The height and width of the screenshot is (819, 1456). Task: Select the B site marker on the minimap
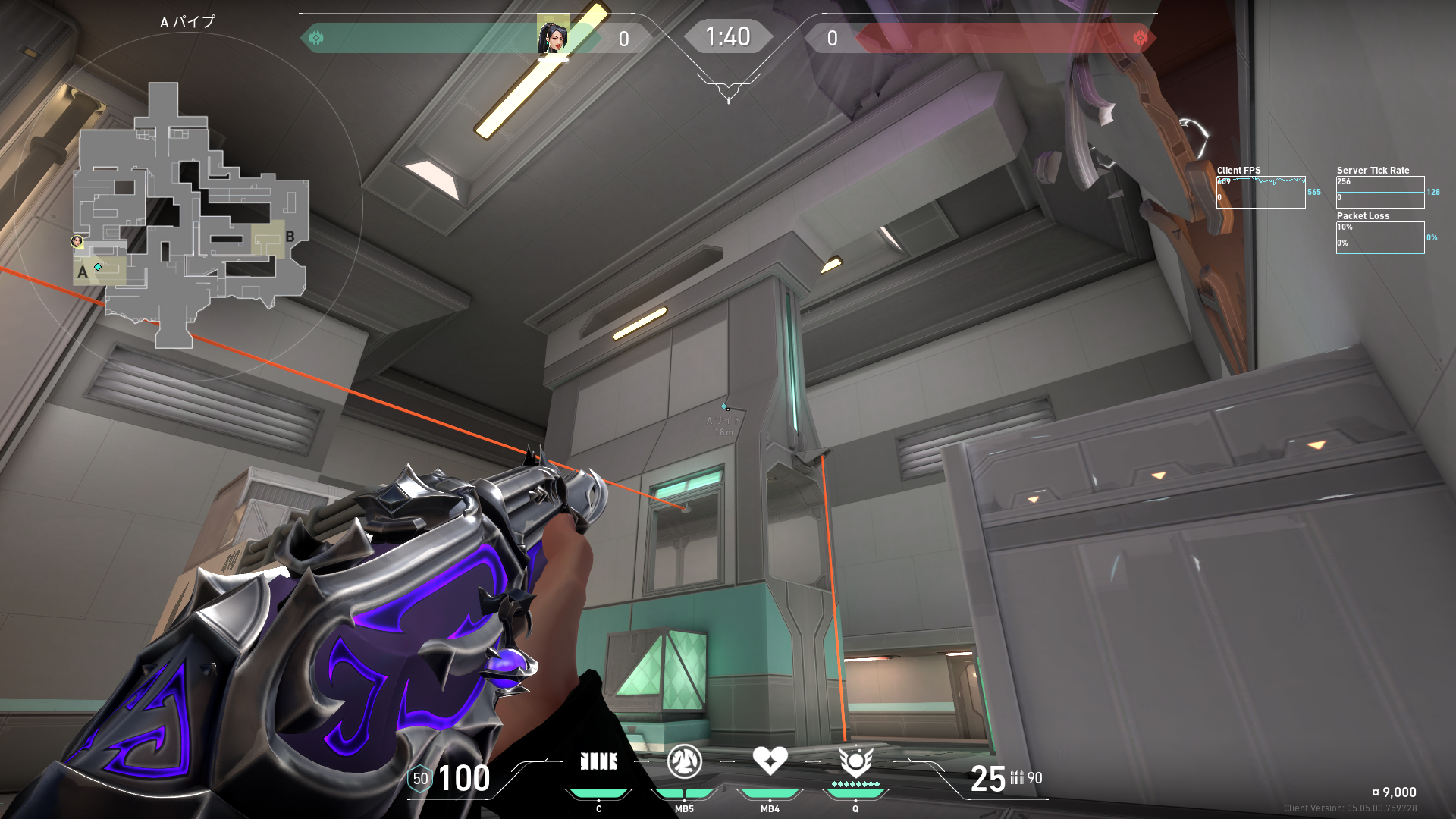pos(290,237)
